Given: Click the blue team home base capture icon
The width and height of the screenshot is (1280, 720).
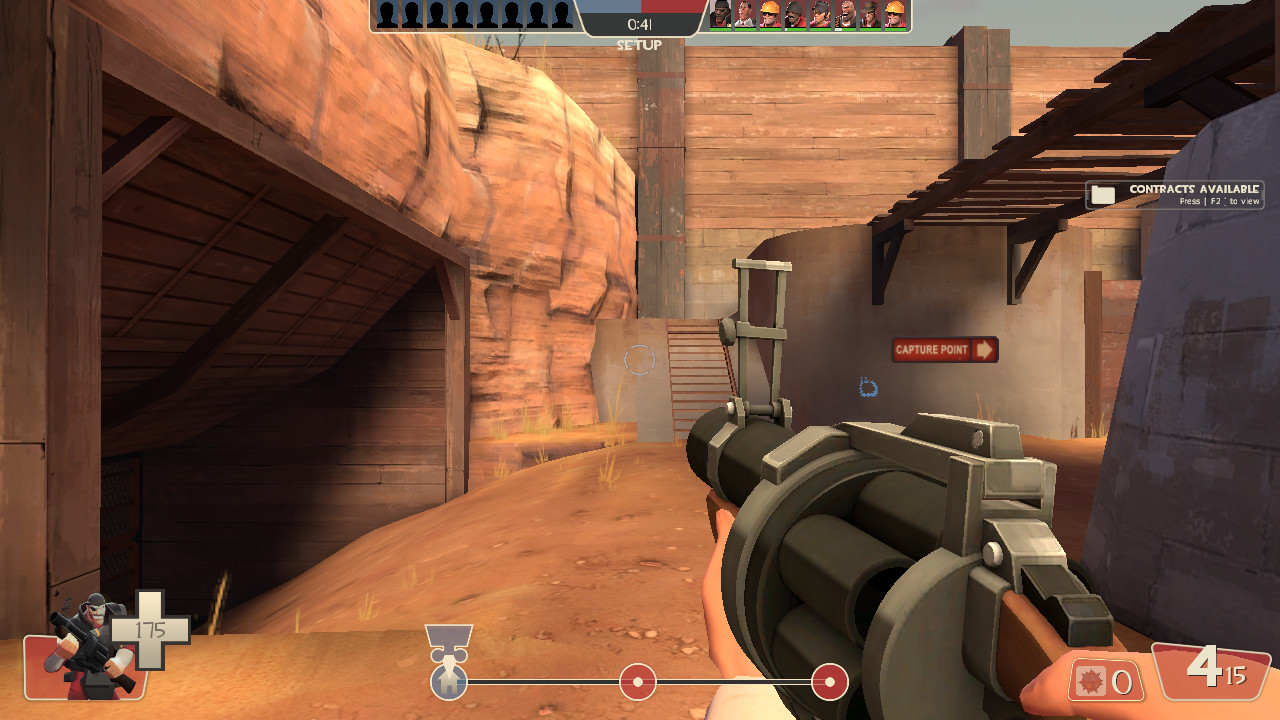Looking at the screenshot, I should (449, 681).
